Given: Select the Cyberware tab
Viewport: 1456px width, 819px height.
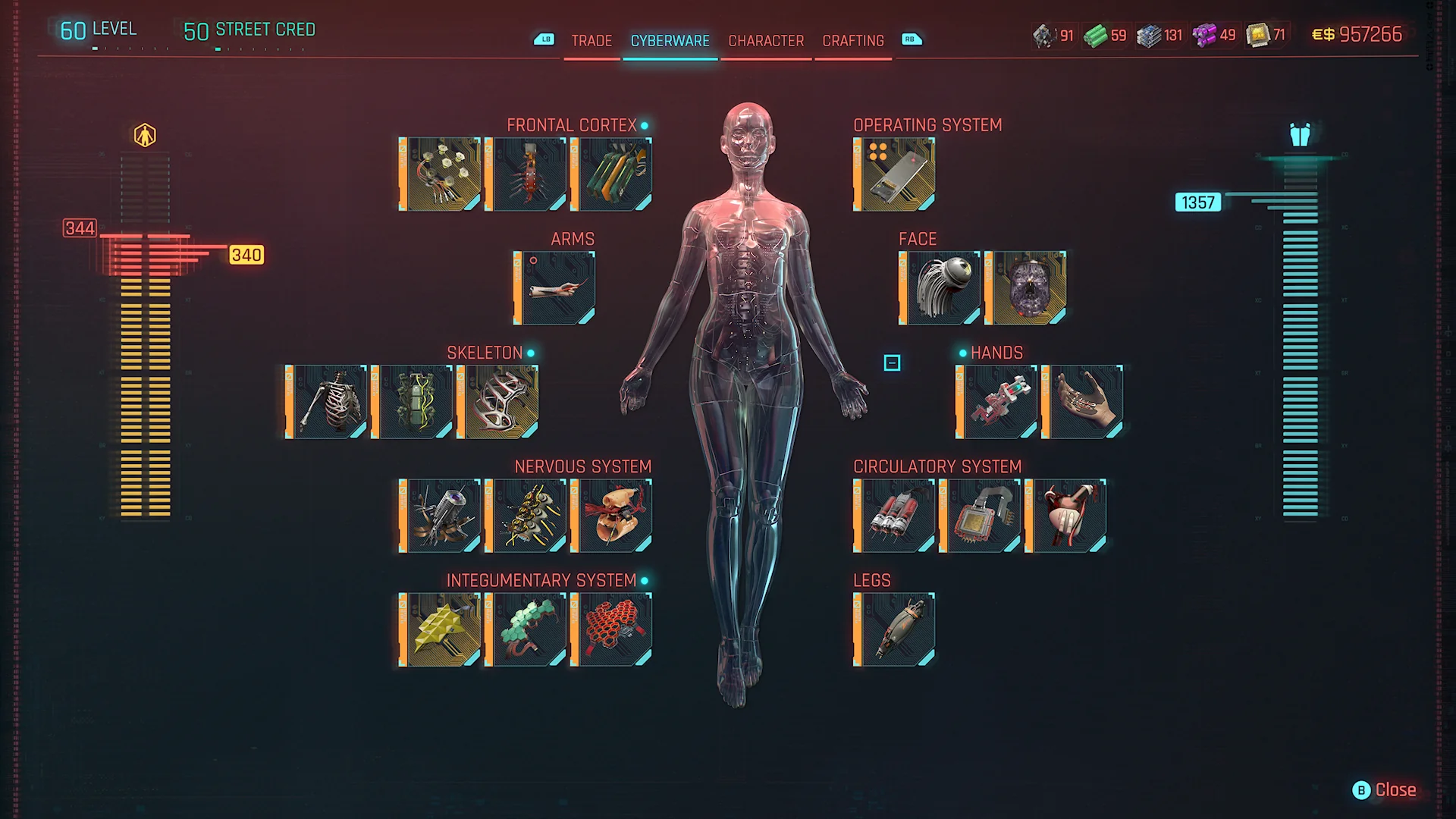Looking at the screenshot, I should click(x=670, y=41).
